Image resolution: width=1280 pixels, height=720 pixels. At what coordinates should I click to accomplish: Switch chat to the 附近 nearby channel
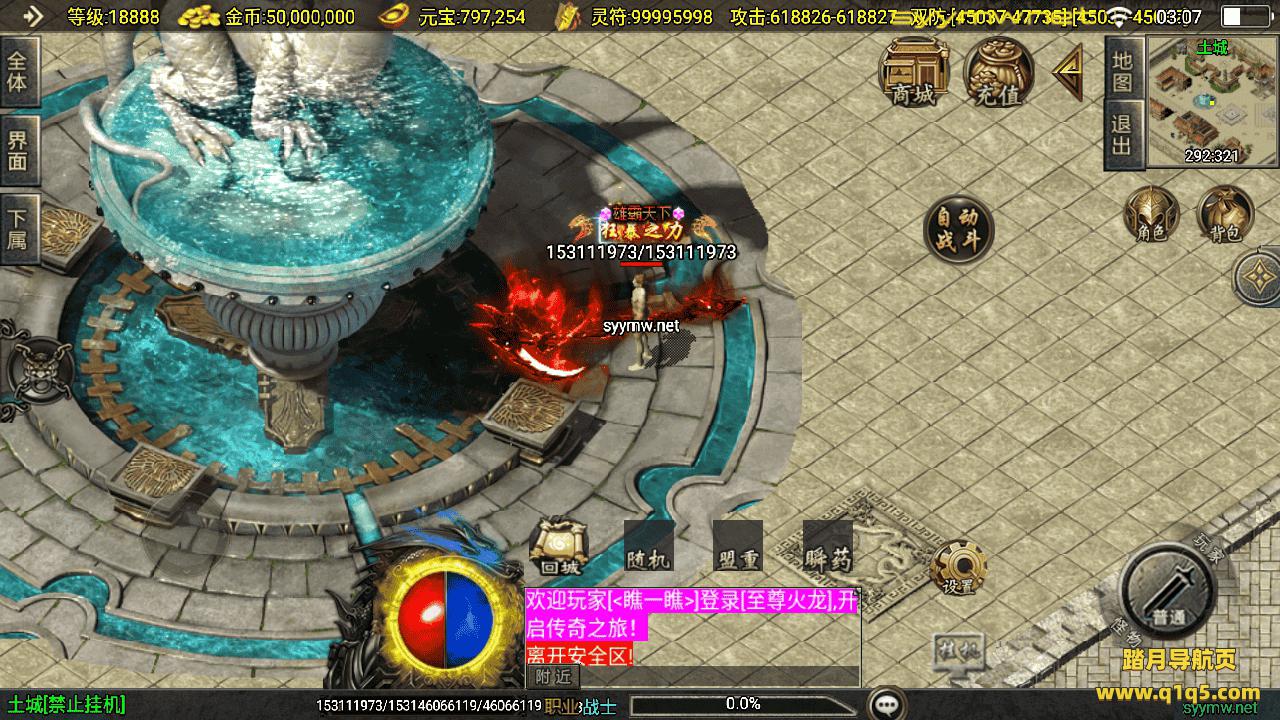click(553, 677)
